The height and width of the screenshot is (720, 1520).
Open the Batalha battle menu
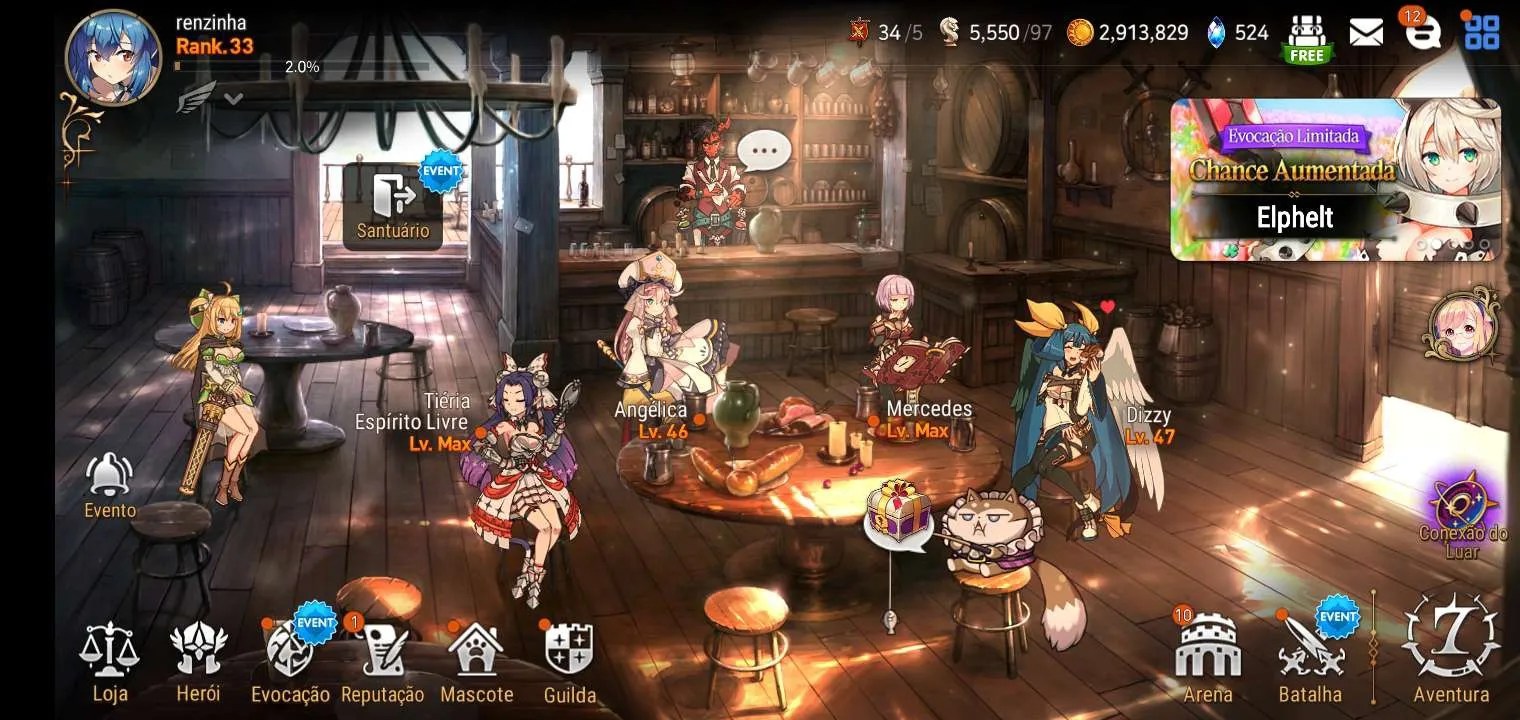click(x=1309, y=660)
